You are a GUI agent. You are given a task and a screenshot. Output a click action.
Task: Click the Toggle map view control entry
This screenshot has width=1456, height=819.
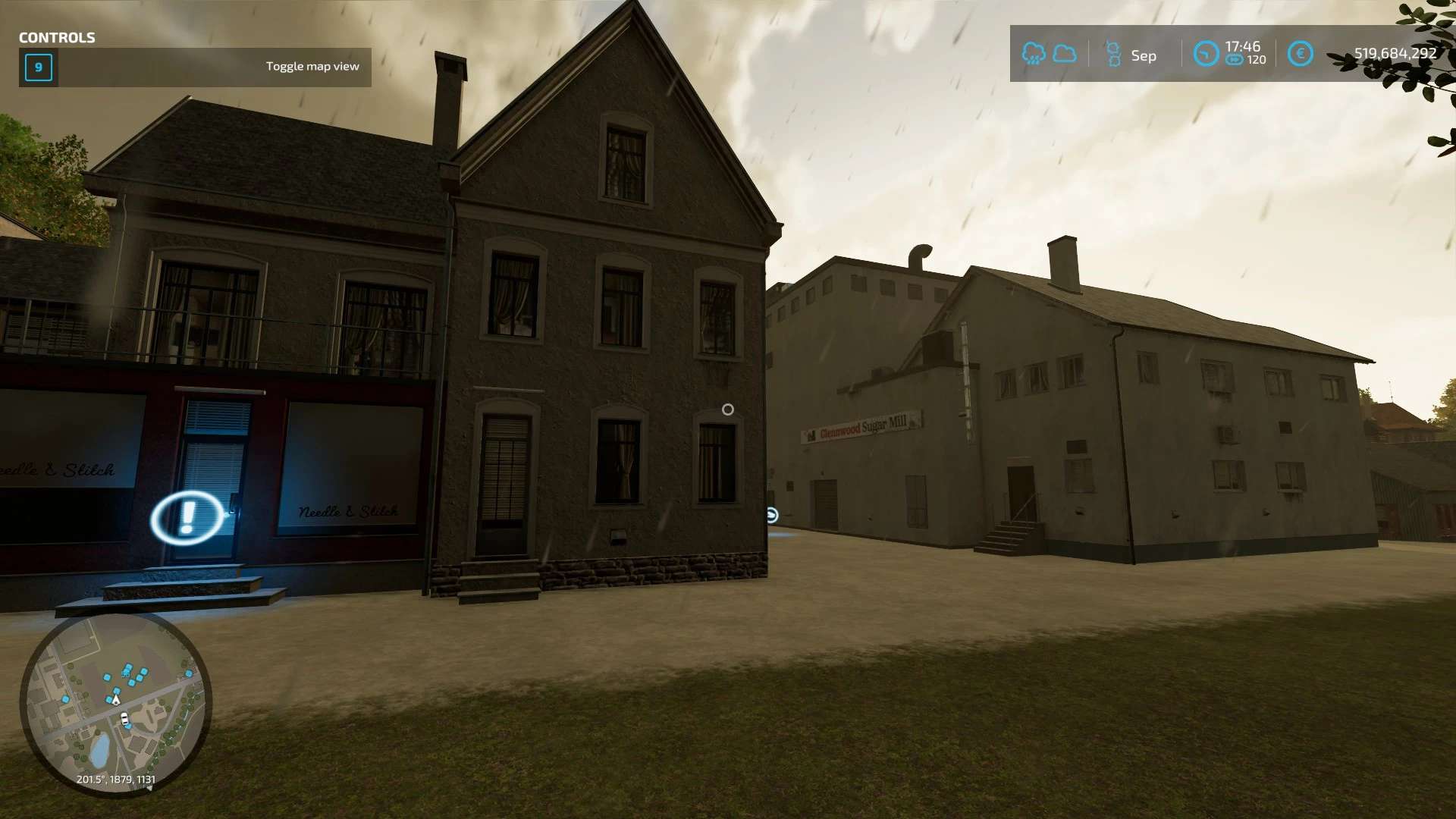pyautogui.click(x=195, y=67)
